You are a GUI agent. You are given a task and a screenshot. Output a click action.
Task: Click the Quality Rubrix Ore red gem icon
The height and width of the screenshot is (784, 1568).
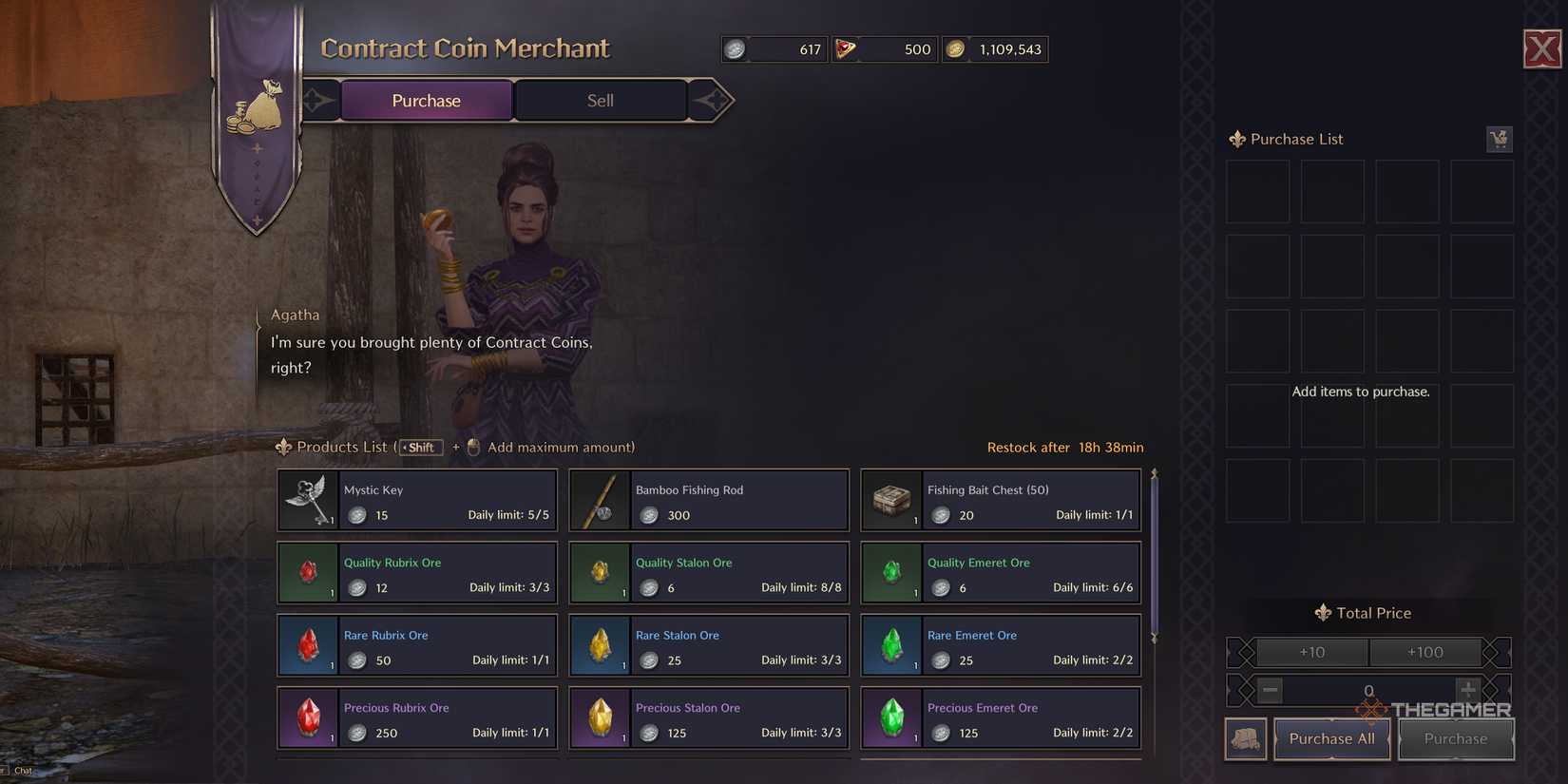point(307,572)
